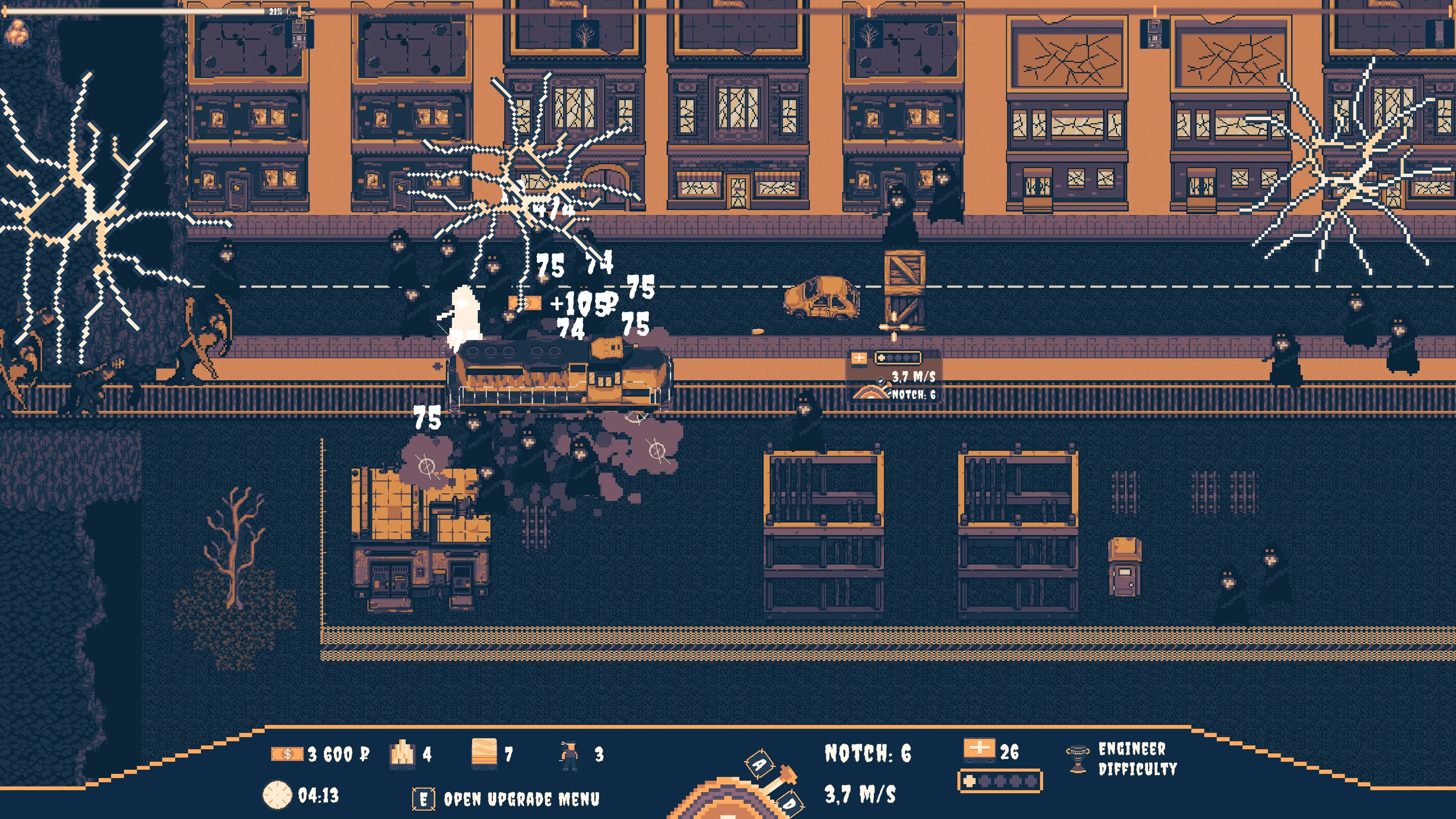Select the repair kit icon
The image size is (1456, 819).
[x=978, y=750]
